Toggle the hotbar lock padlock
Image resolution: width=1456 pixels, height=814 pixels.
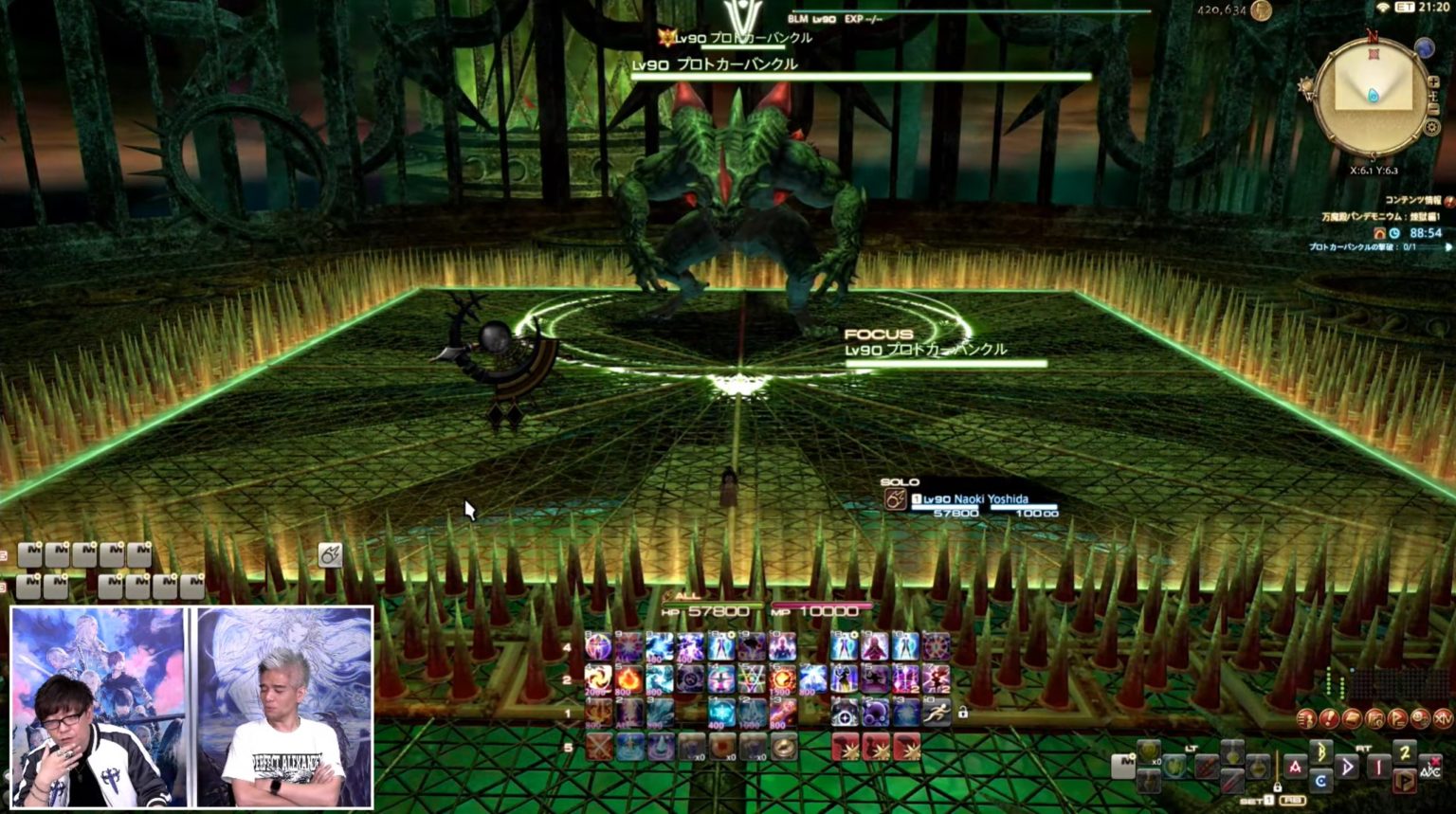coord(963,714)
